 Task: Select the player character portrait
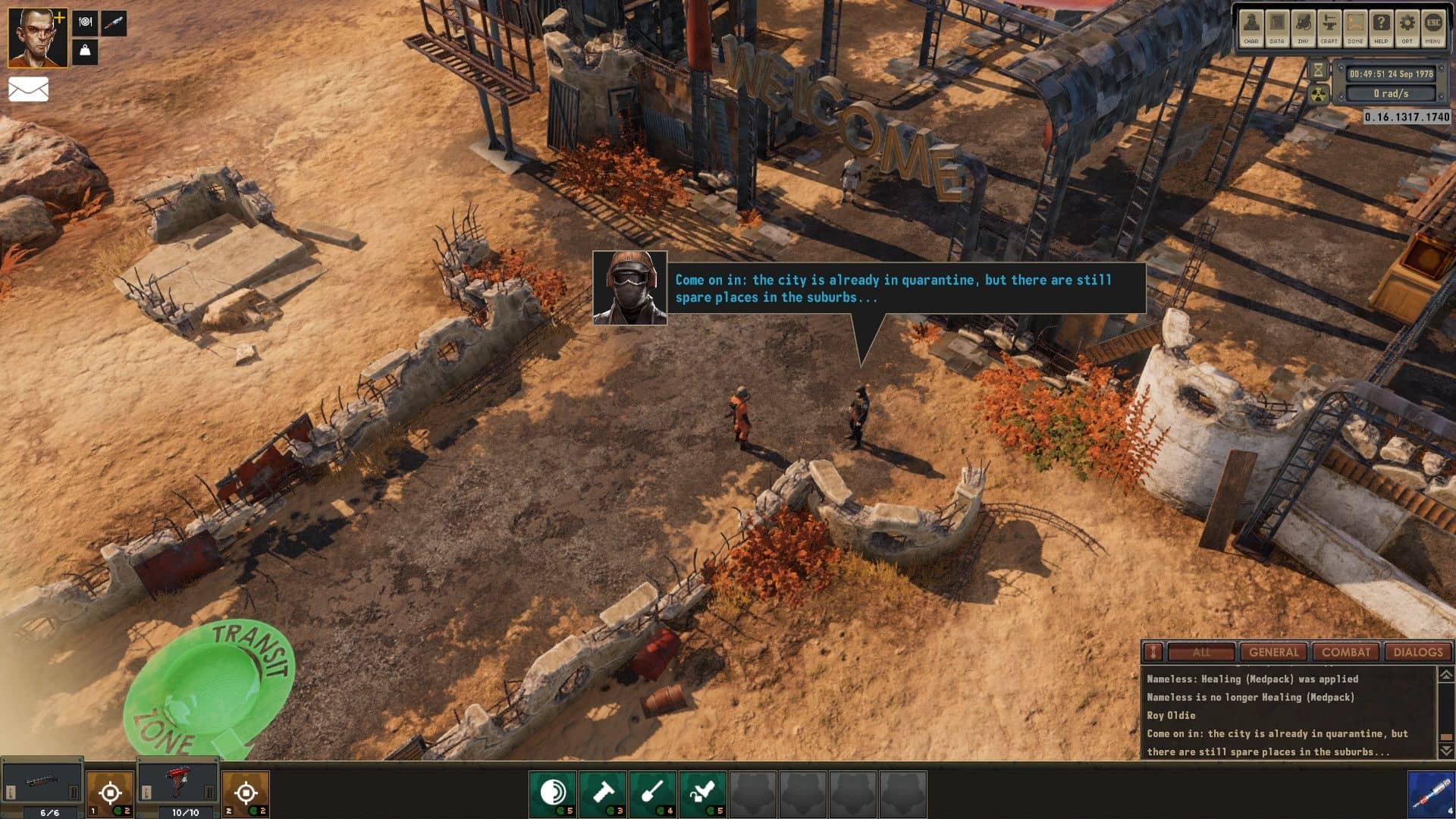click(x=37, y=38)
